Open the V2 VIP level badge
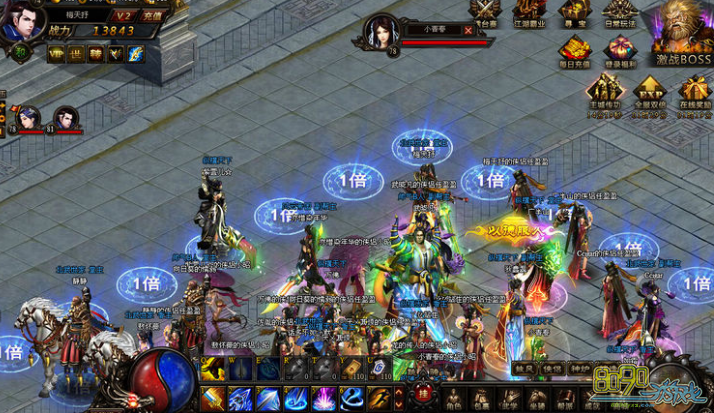The image size is (714, 413). 124,16
